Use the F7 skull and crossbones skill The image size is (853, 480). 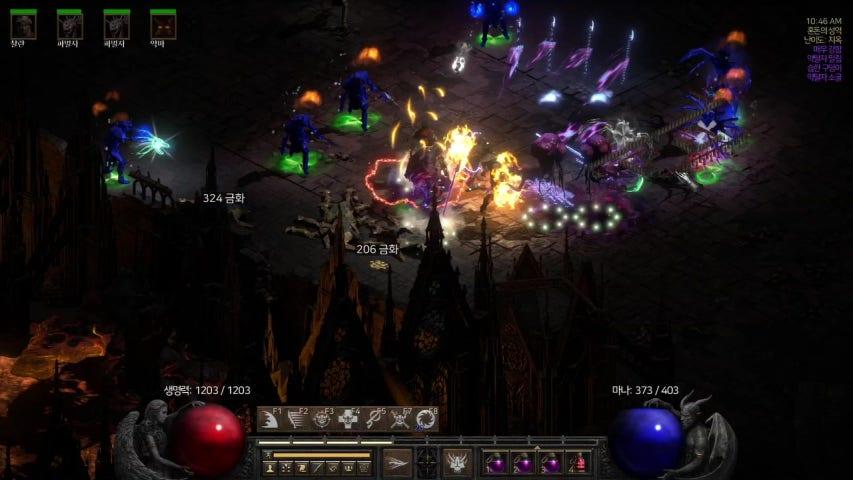click(x=400, y=420)
